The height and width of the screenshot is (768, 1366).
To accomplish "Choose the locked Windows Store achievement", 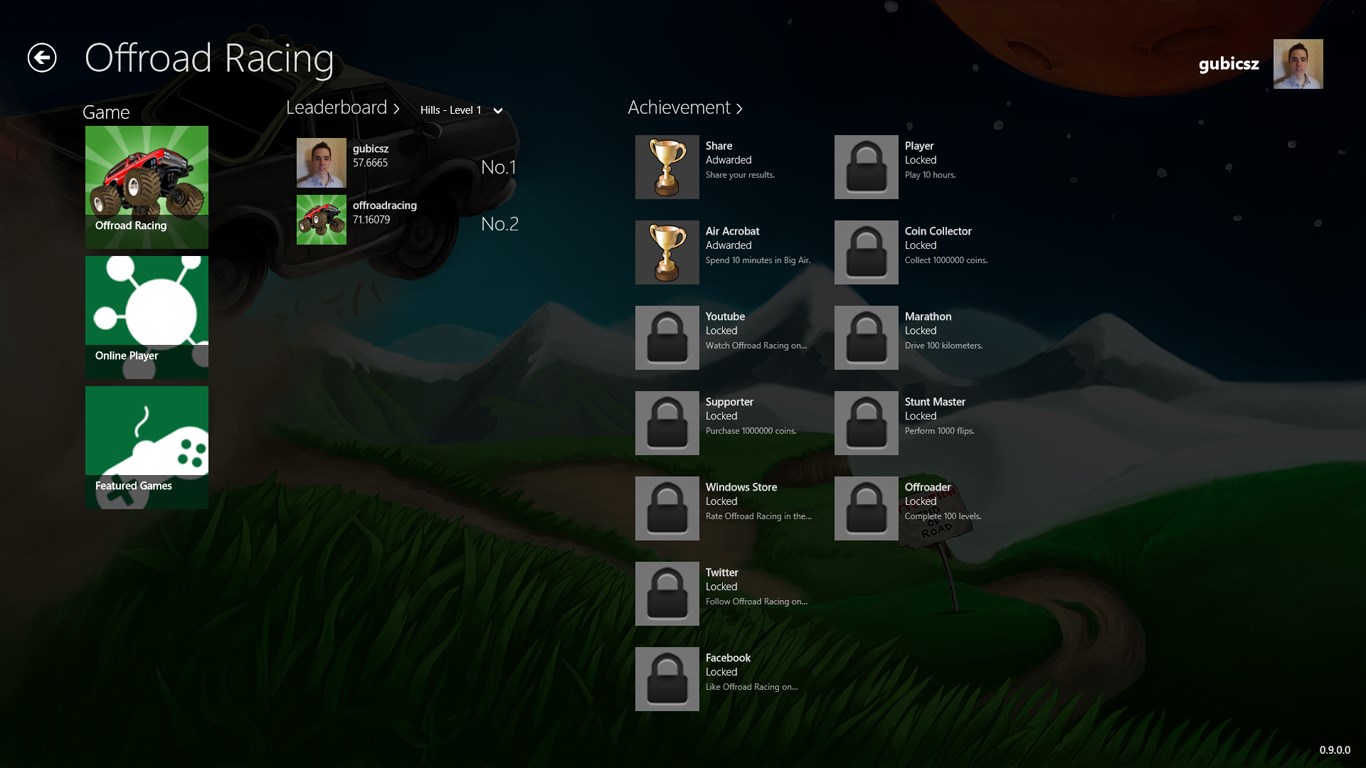I will coord(667,508).
